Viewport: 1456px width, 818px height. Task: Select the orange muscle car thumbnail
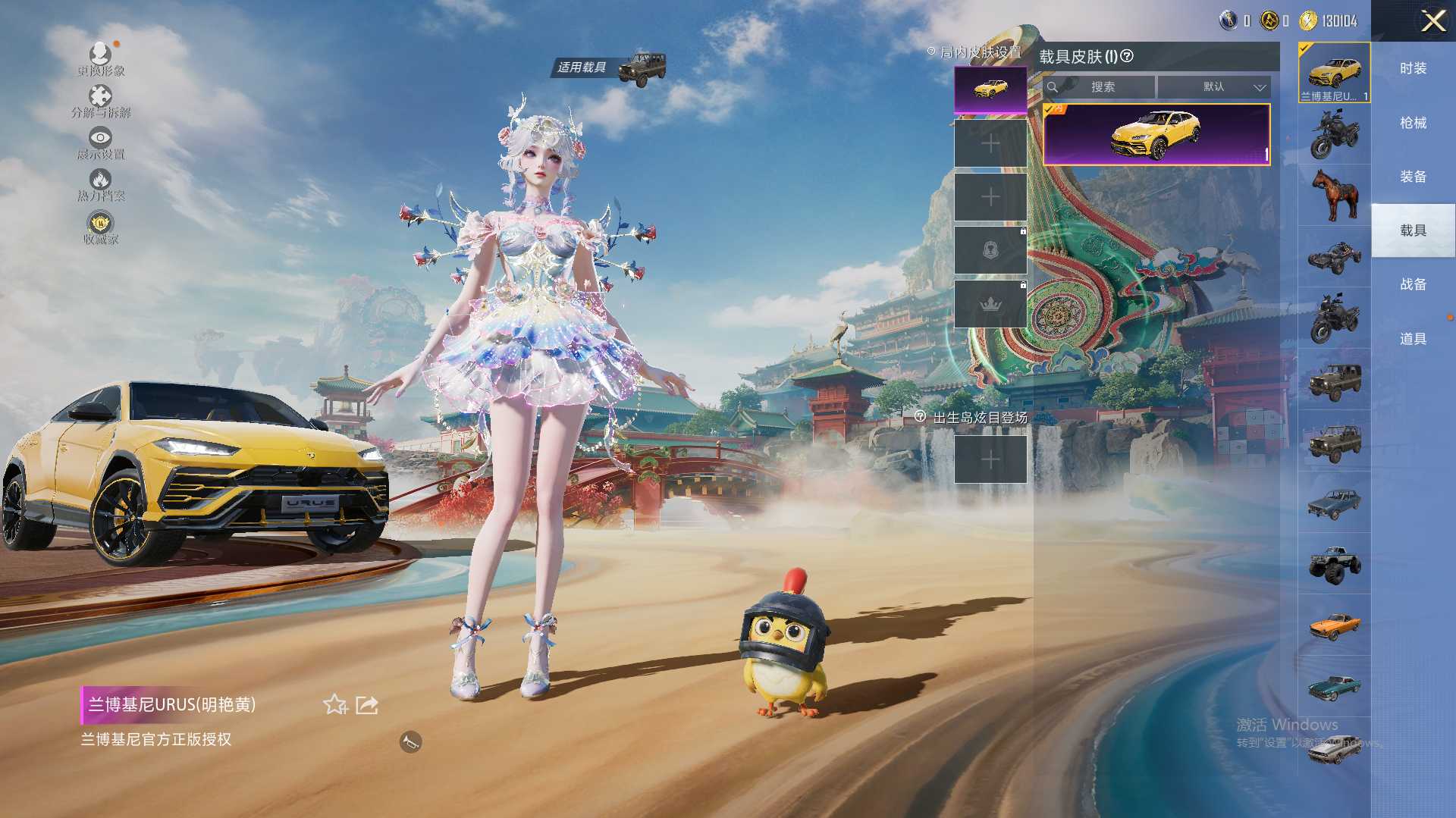click(x=1334, y=625)
